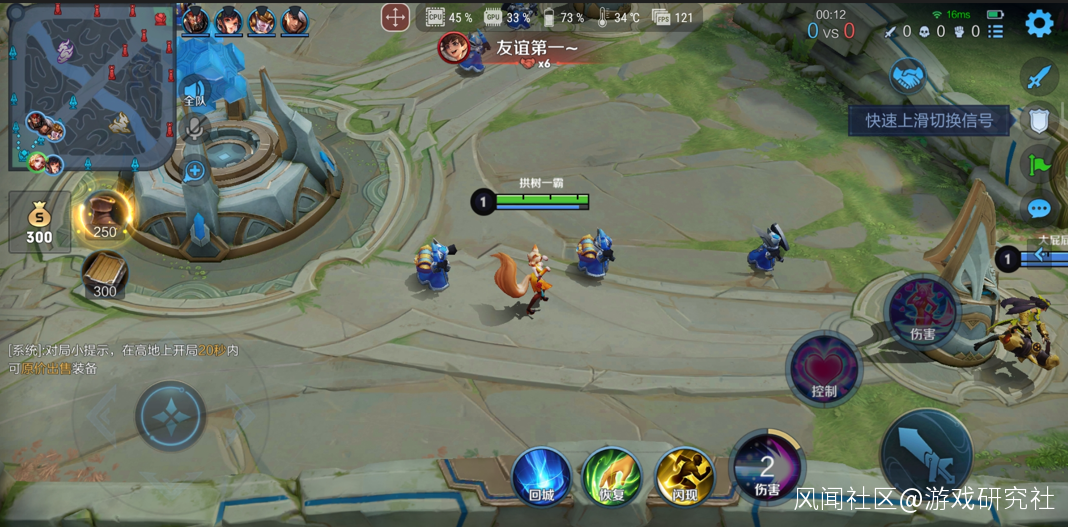Open the scoreboard list icon
Screen dimensions: 1068x527
(x=996, y=31)
